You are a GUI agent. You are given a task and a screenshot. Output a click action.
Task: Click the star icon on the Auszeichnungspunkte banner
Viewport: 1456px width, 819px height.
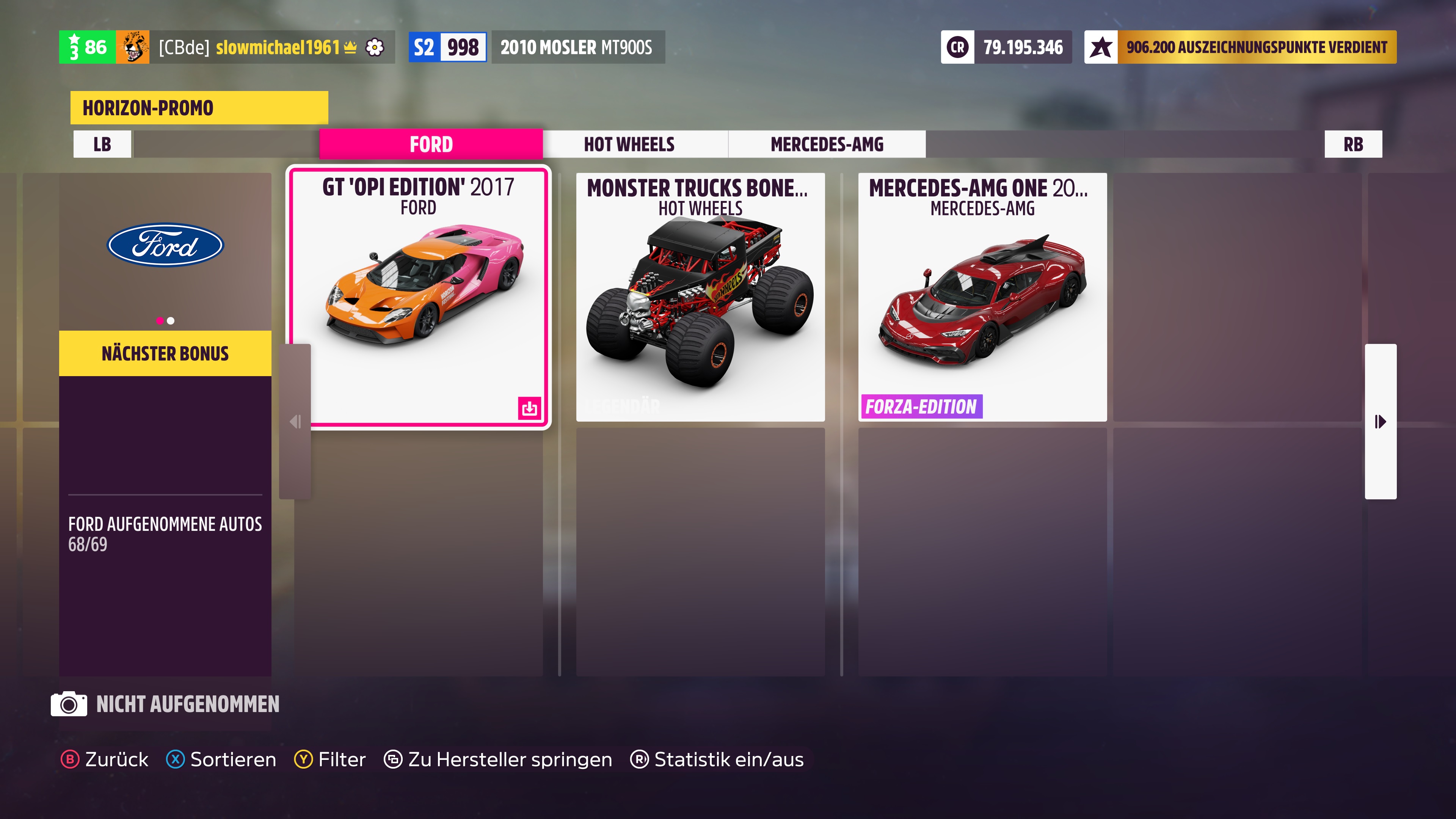point(1101,47)
